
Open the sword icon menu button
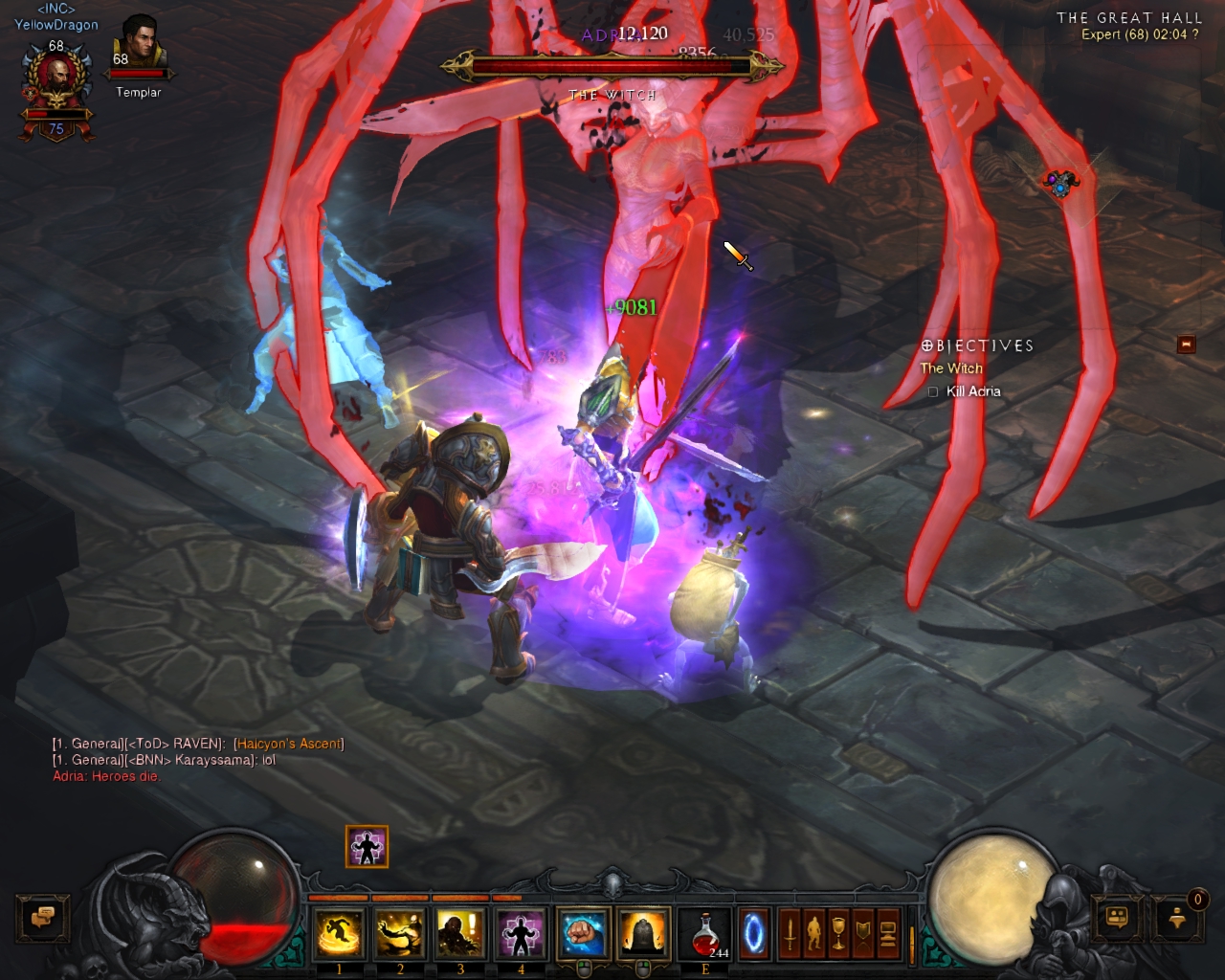(x=790, y=933)
